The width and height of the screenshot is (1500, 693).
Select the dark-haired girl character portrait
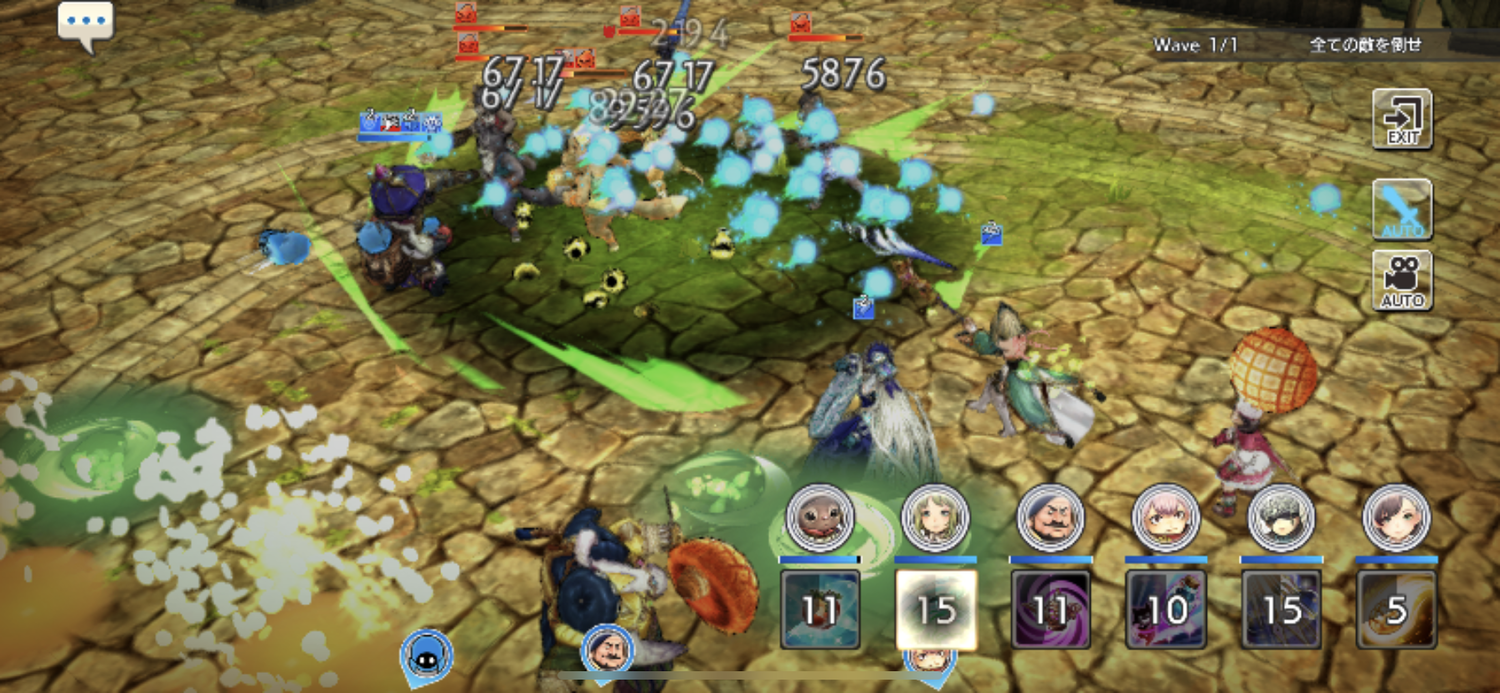(1397, 518)
